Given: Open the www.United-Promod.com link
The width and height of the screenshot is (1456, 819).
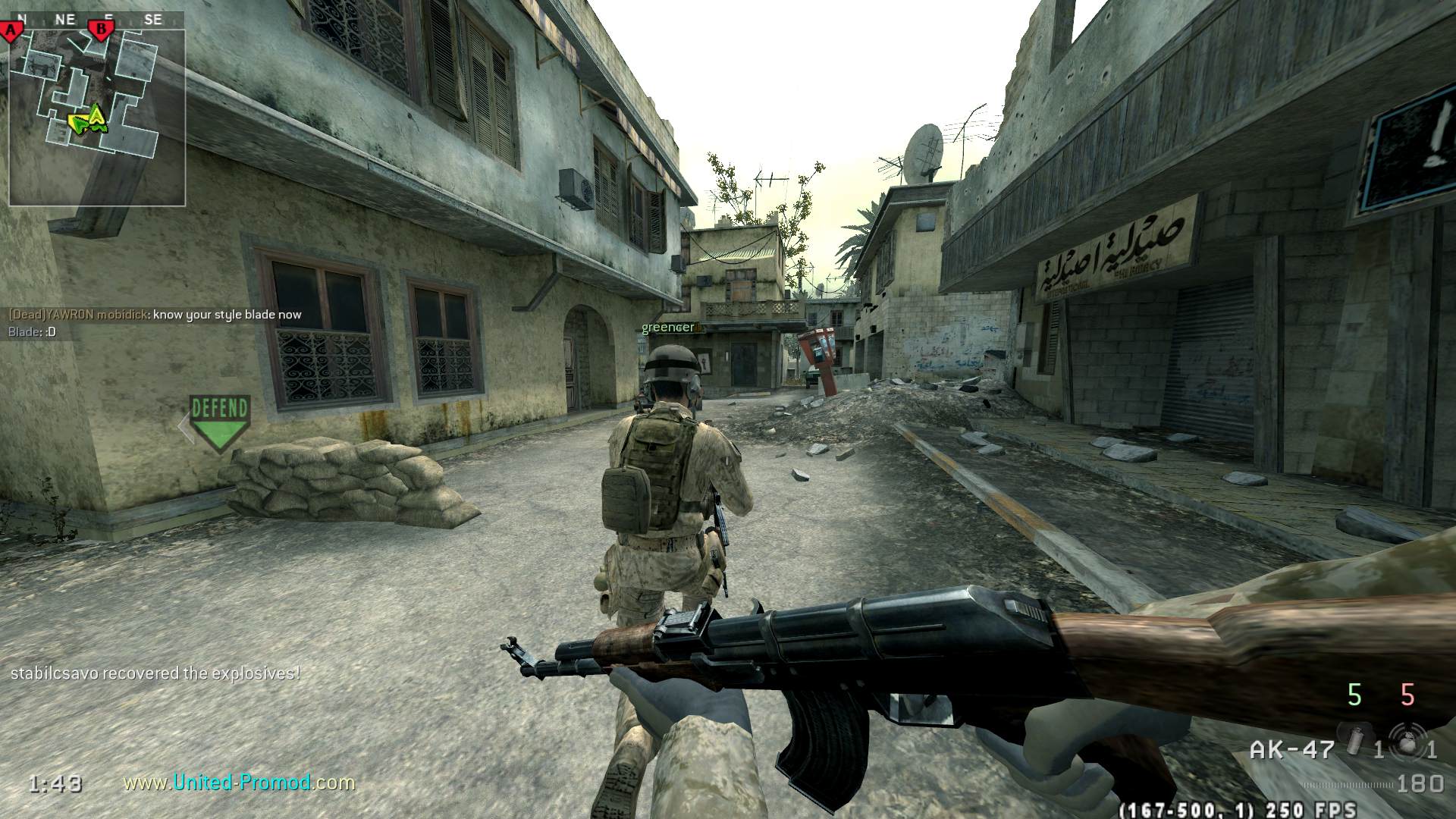Looking at the screenshot, I should click(239, 782).
